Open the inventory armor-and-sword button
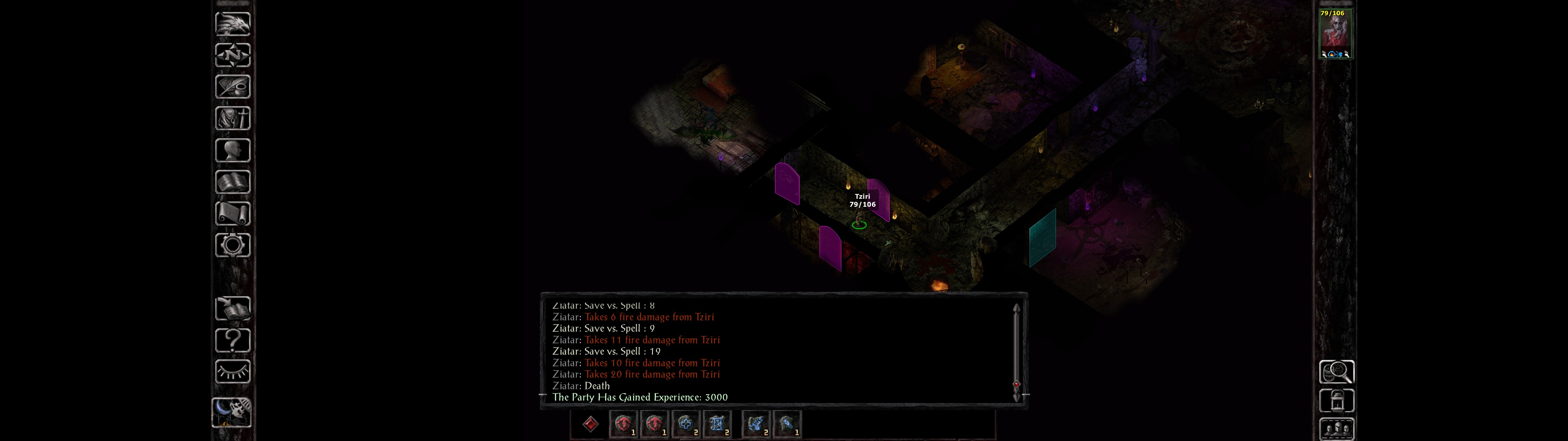The image size is (1568, 441). [x=232, y=118]
